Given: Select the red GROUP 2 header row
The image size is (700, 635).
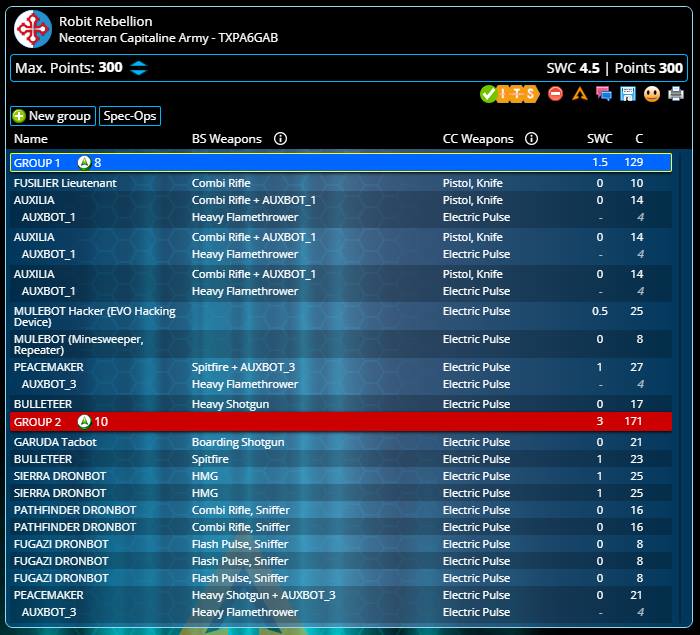Looking at the screenshot, I should coord(340,422).
